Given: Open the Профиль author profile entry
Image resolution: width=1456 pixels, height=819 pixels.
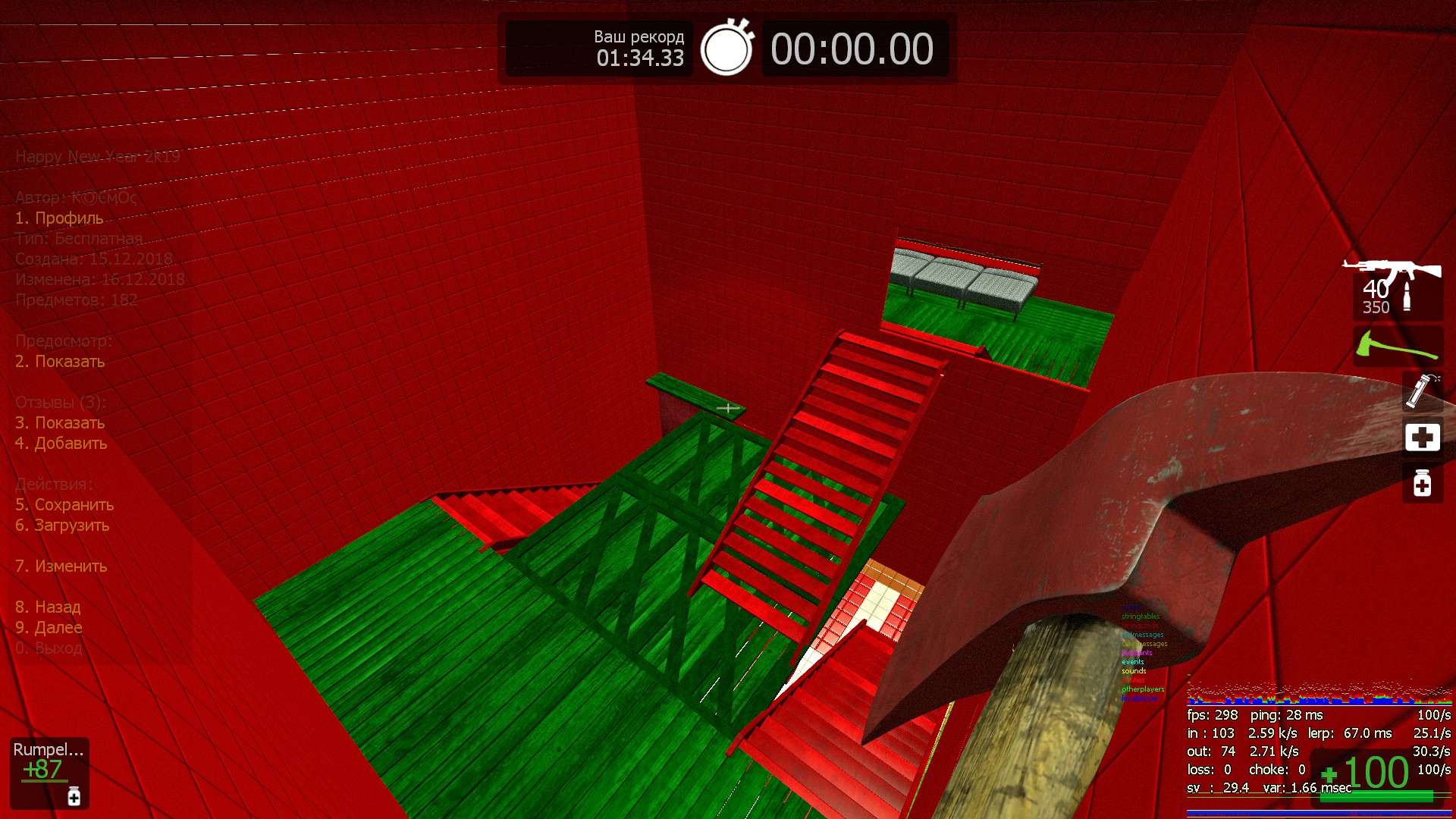Looking at the screenshot, I should tap(59, 218).
